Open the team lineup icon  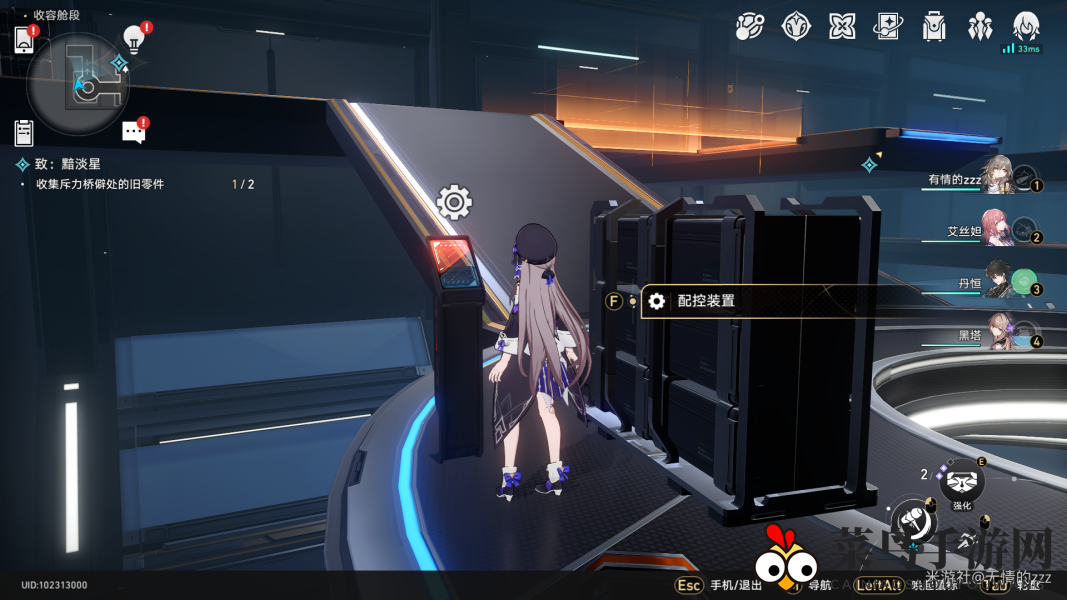tap(980, 27)
